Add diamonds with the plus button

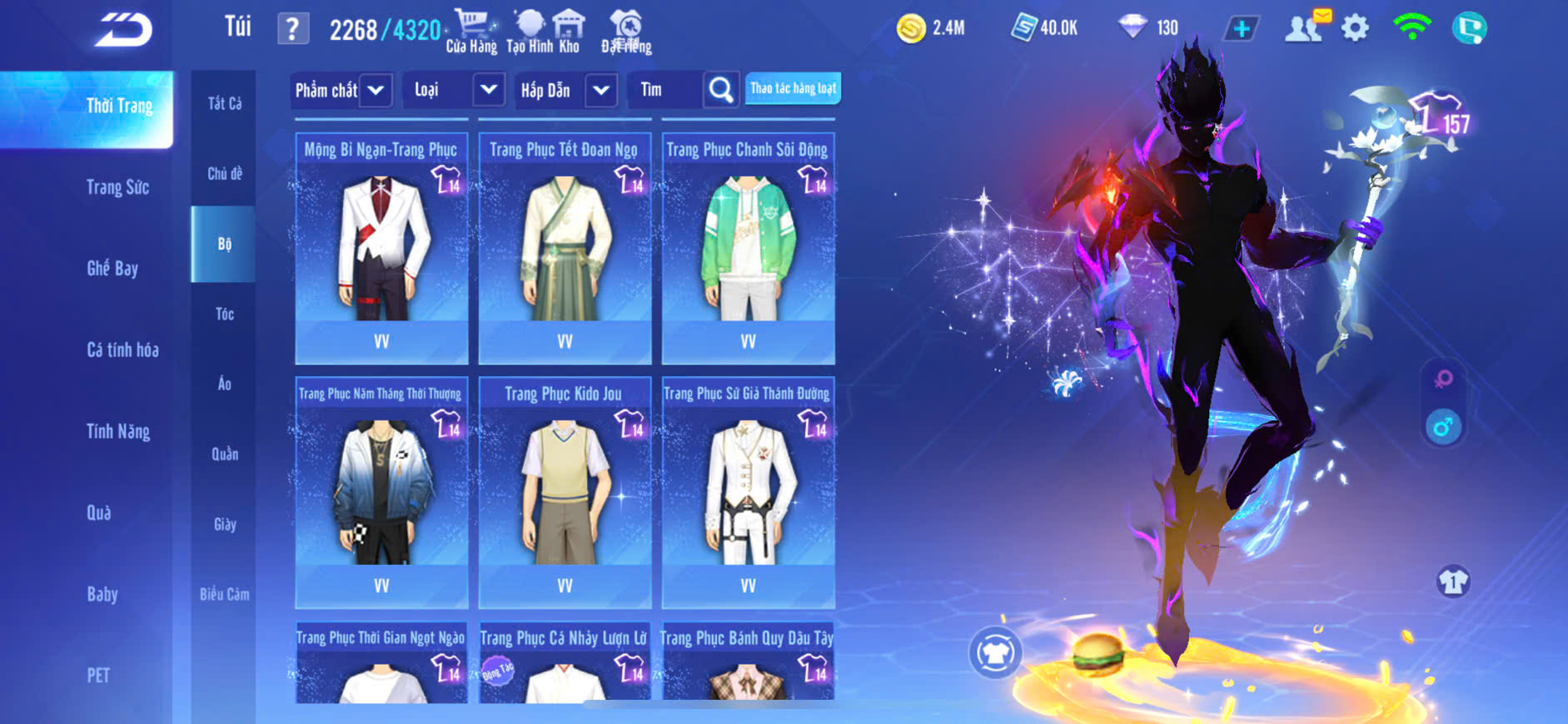point(1241,28)
